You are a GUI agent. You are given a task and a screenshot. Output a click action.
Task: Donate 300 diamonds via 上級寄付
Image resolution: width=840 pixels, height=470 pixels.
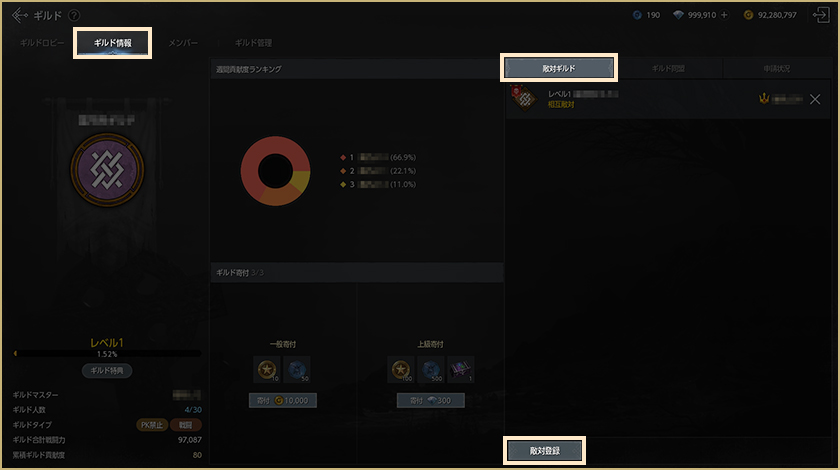tap(430, 400)
